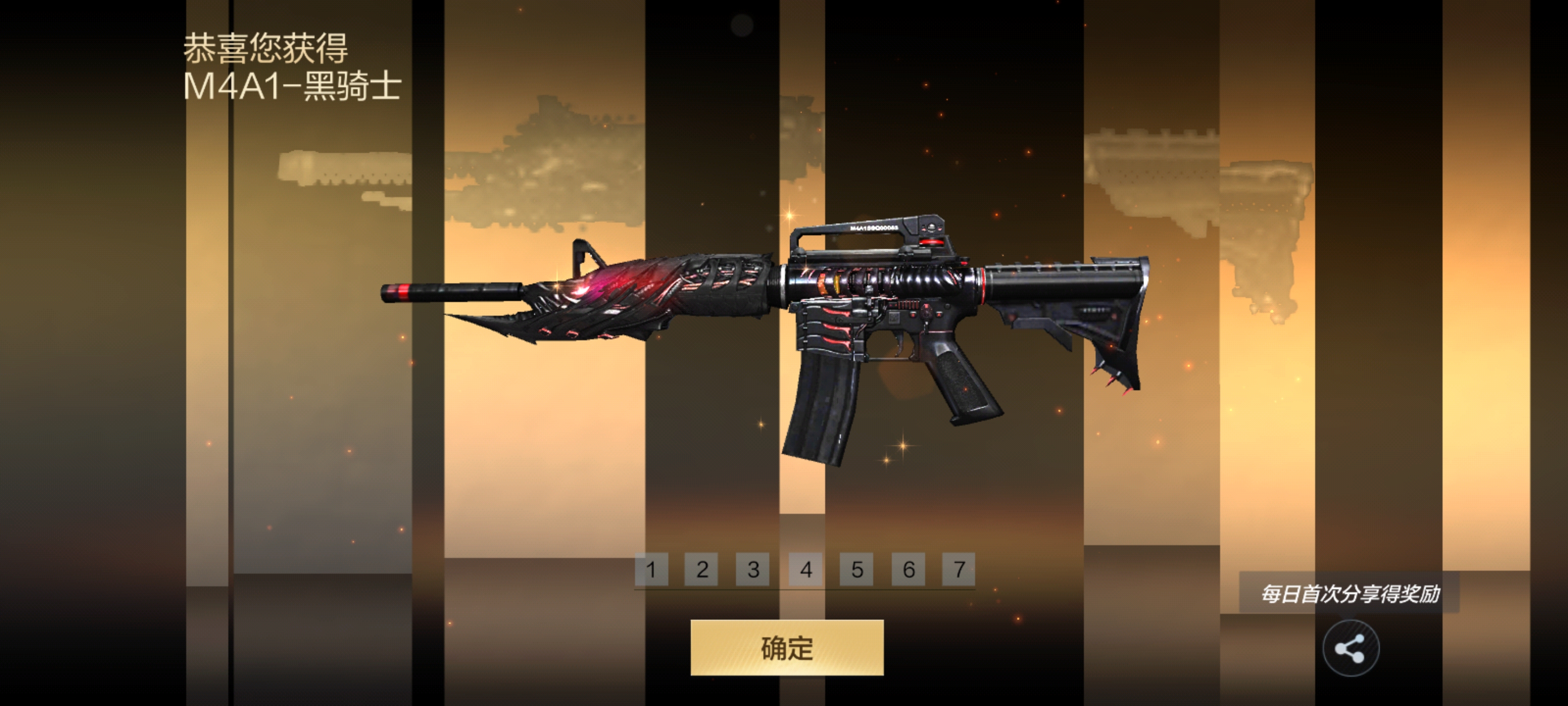Open the share icon button

coord(1350,649)
